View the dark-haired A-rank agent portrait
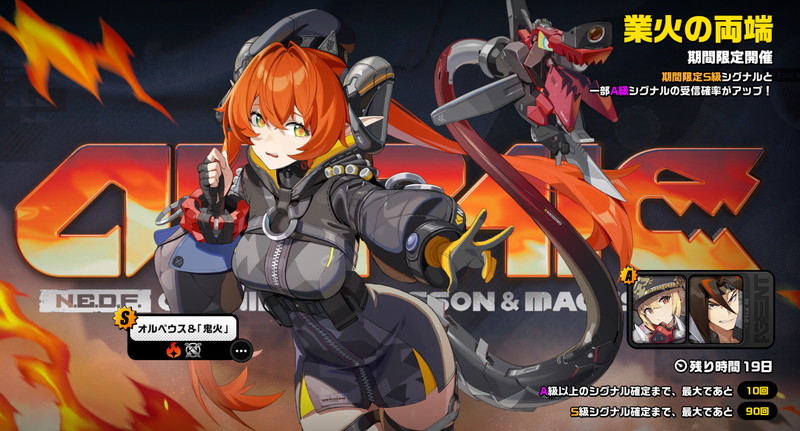 [716, 309]
